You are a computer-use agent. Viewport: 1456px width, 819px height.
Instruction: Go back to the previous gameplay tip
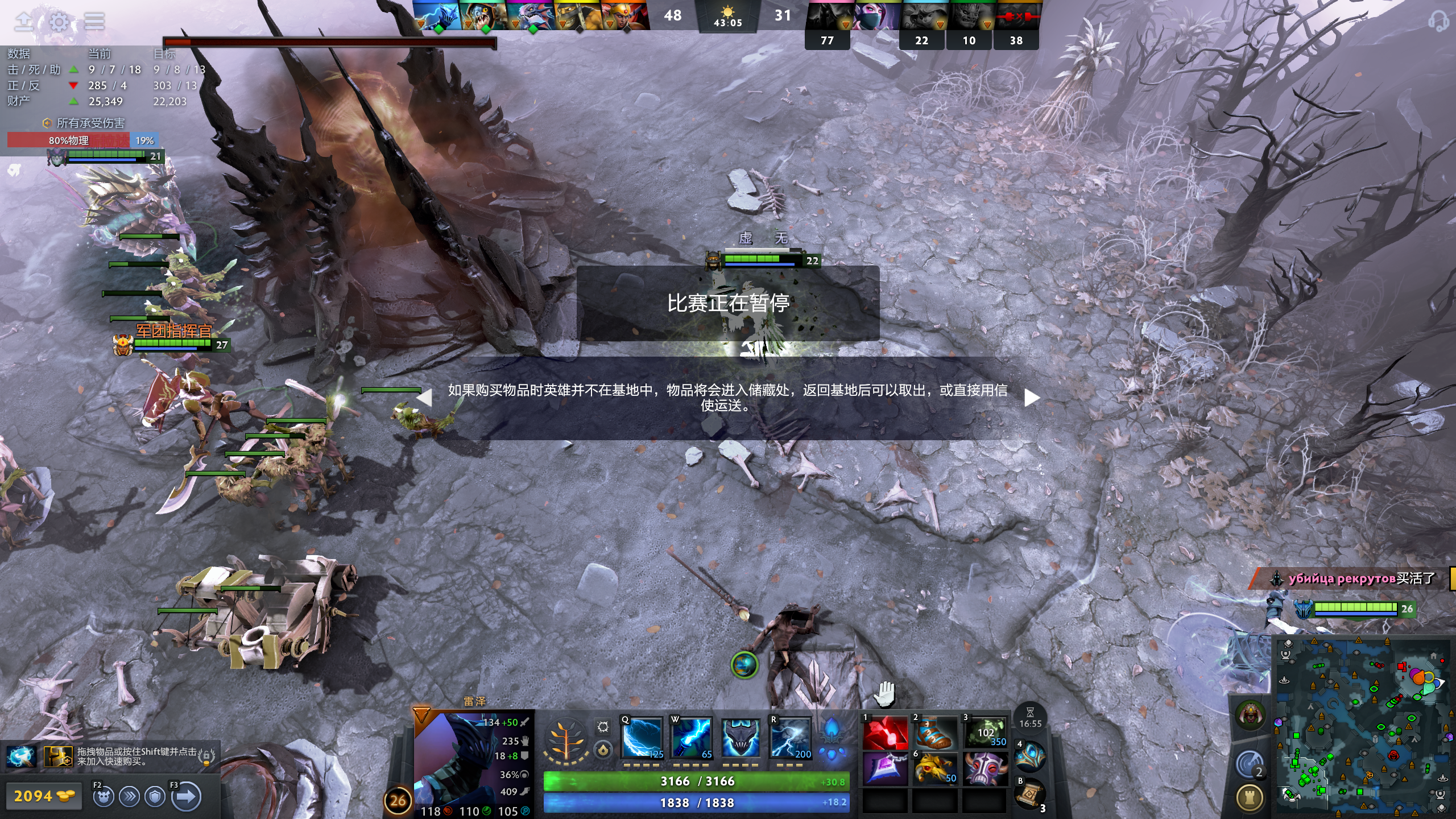pos(424,398)
